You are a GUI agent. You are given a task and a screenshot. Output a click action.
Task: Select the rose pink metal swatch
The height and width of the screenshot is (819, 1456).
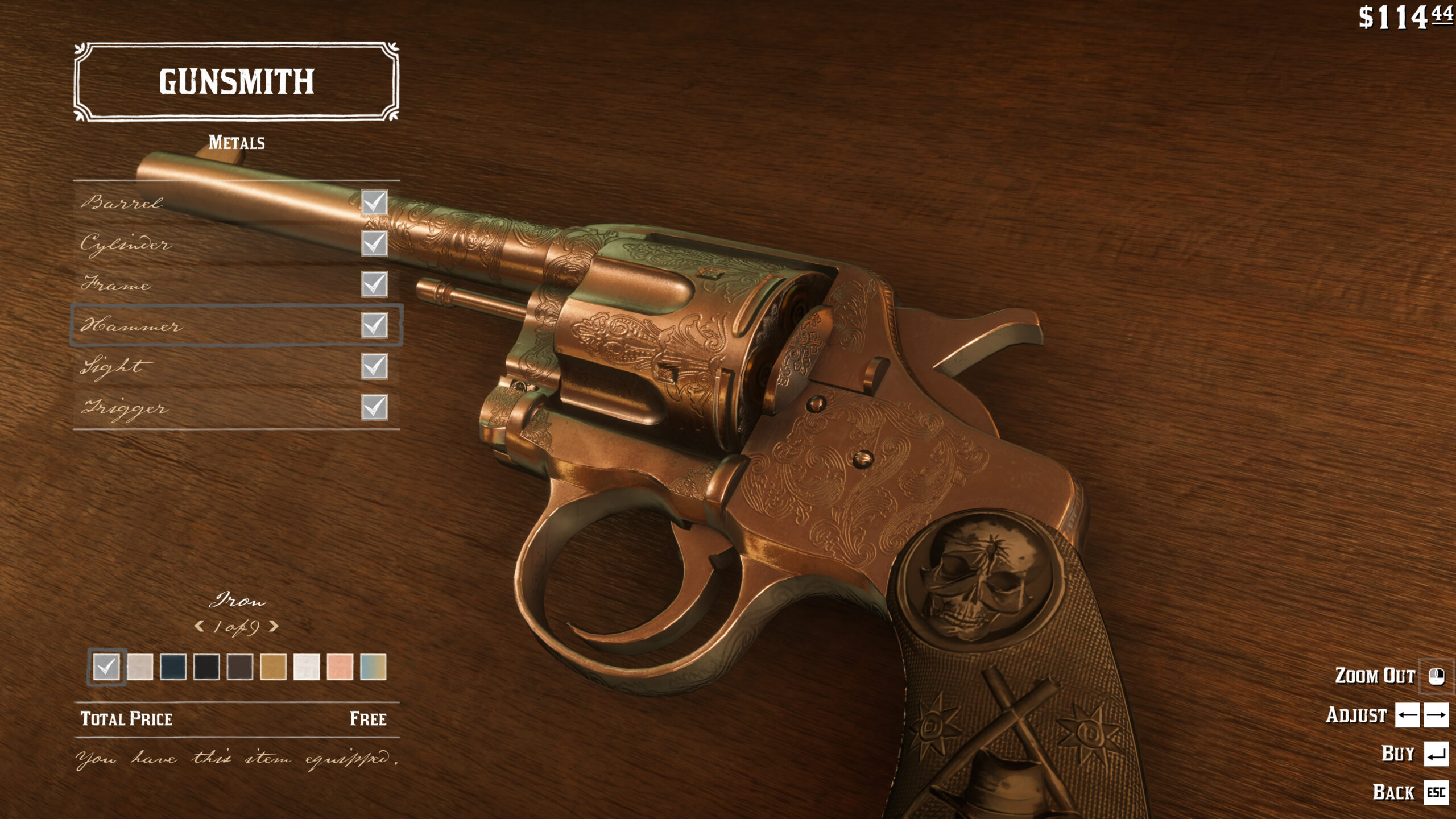340,667
